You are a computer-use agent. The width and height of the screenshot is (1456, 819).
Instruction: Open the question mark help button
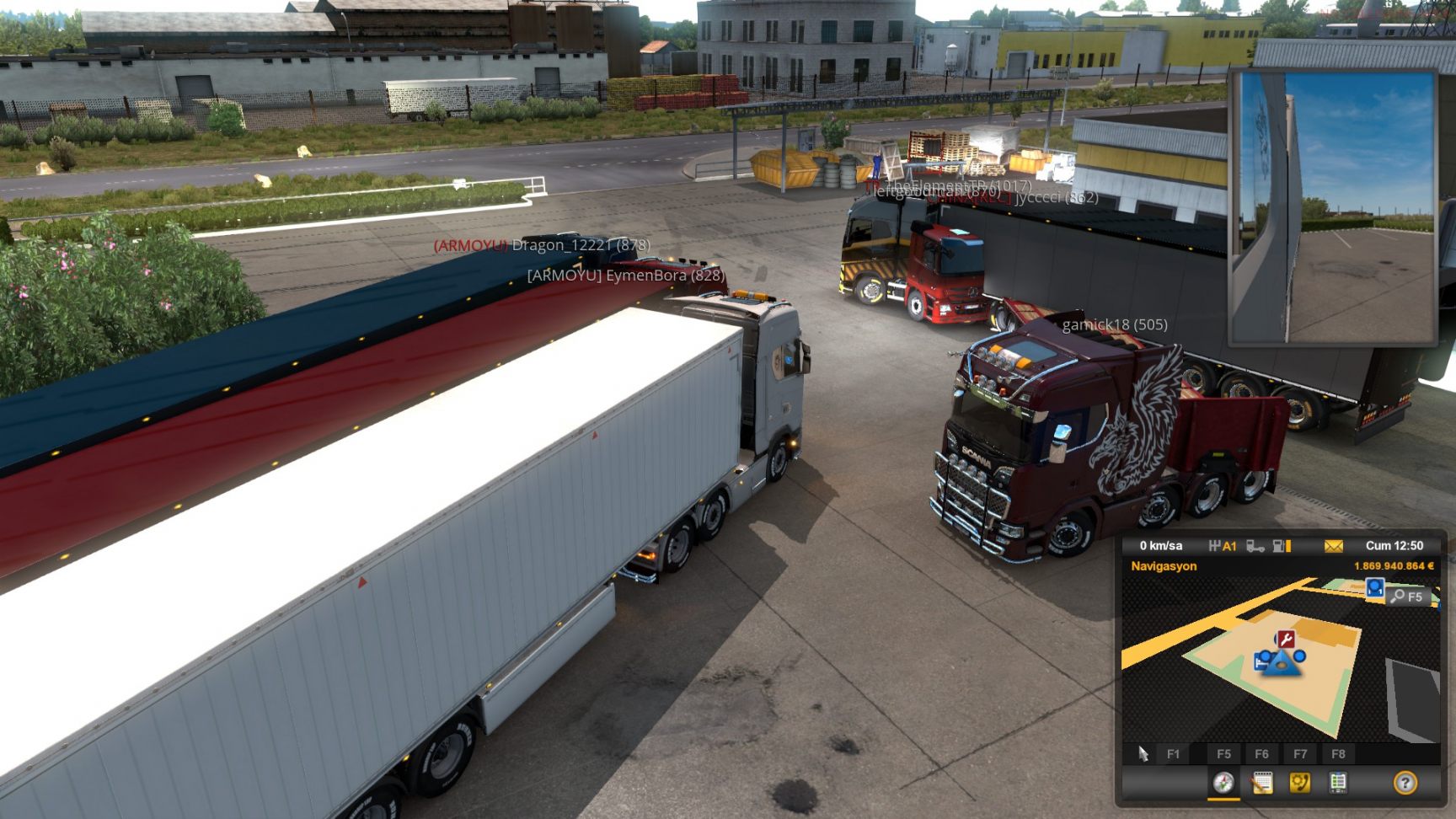coord(1405,783)
